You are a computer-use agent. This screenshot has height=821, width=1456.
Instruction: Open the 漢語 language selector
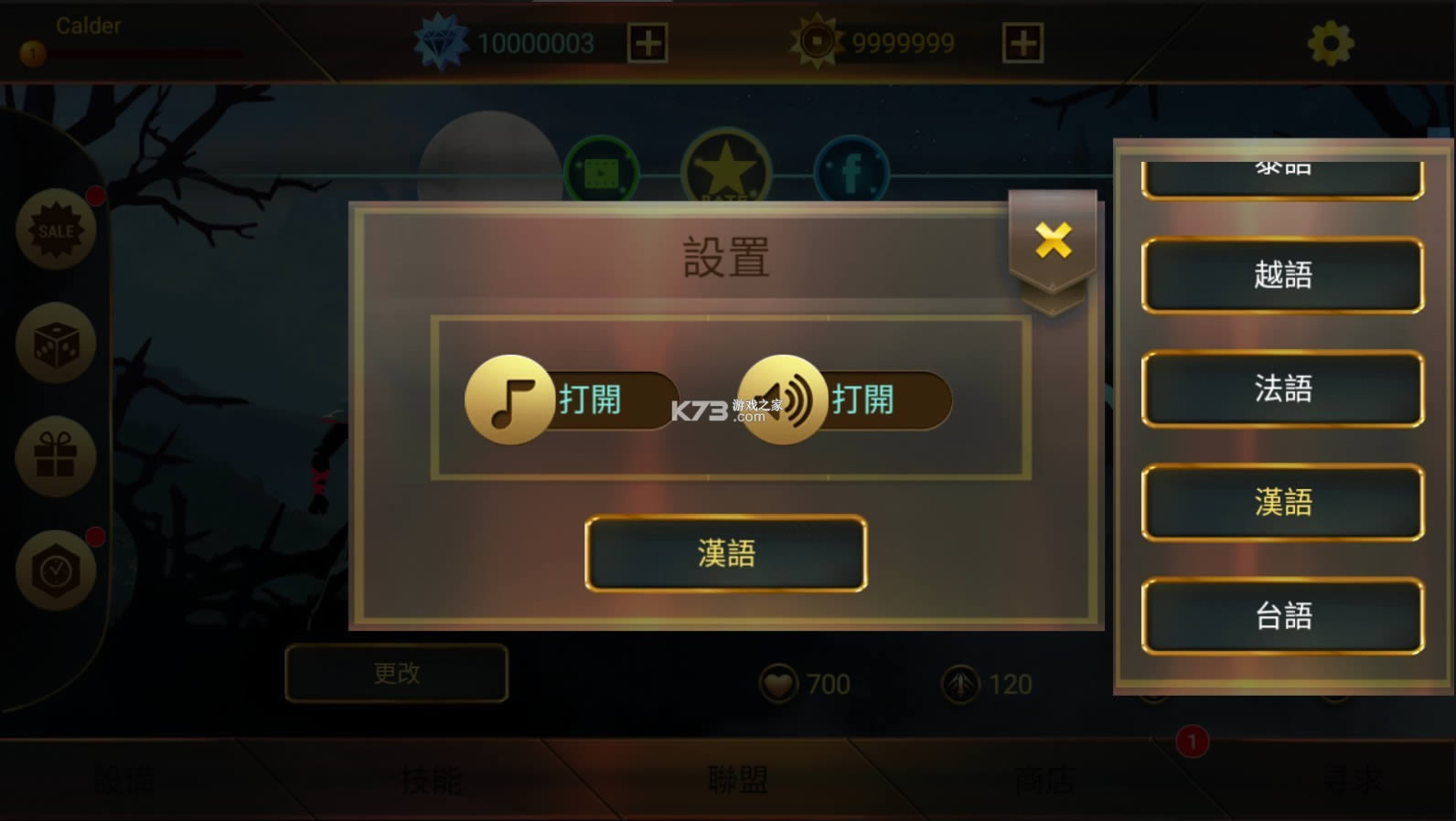(x=725, y=552)
